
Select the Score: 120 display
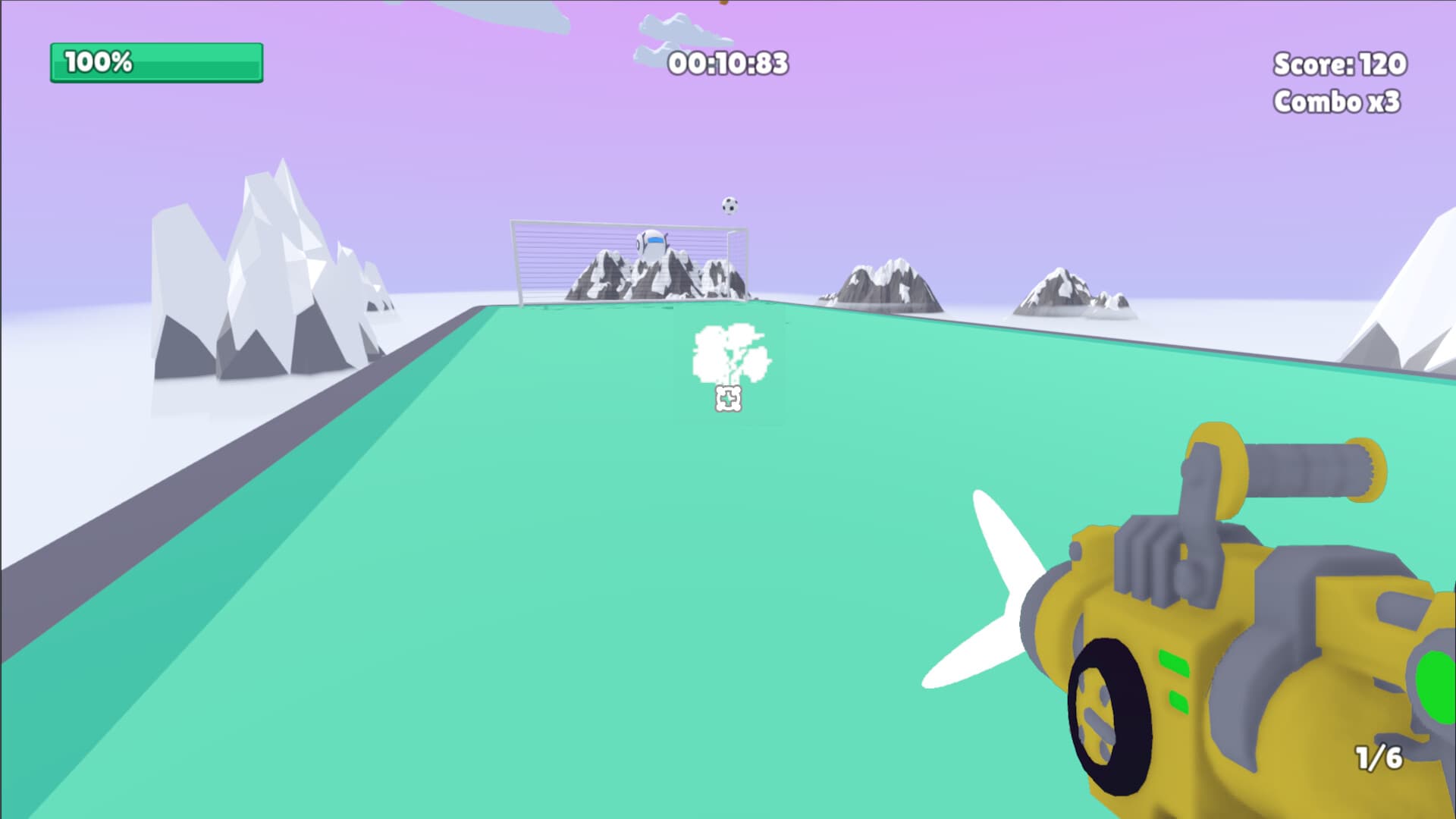1339,65
